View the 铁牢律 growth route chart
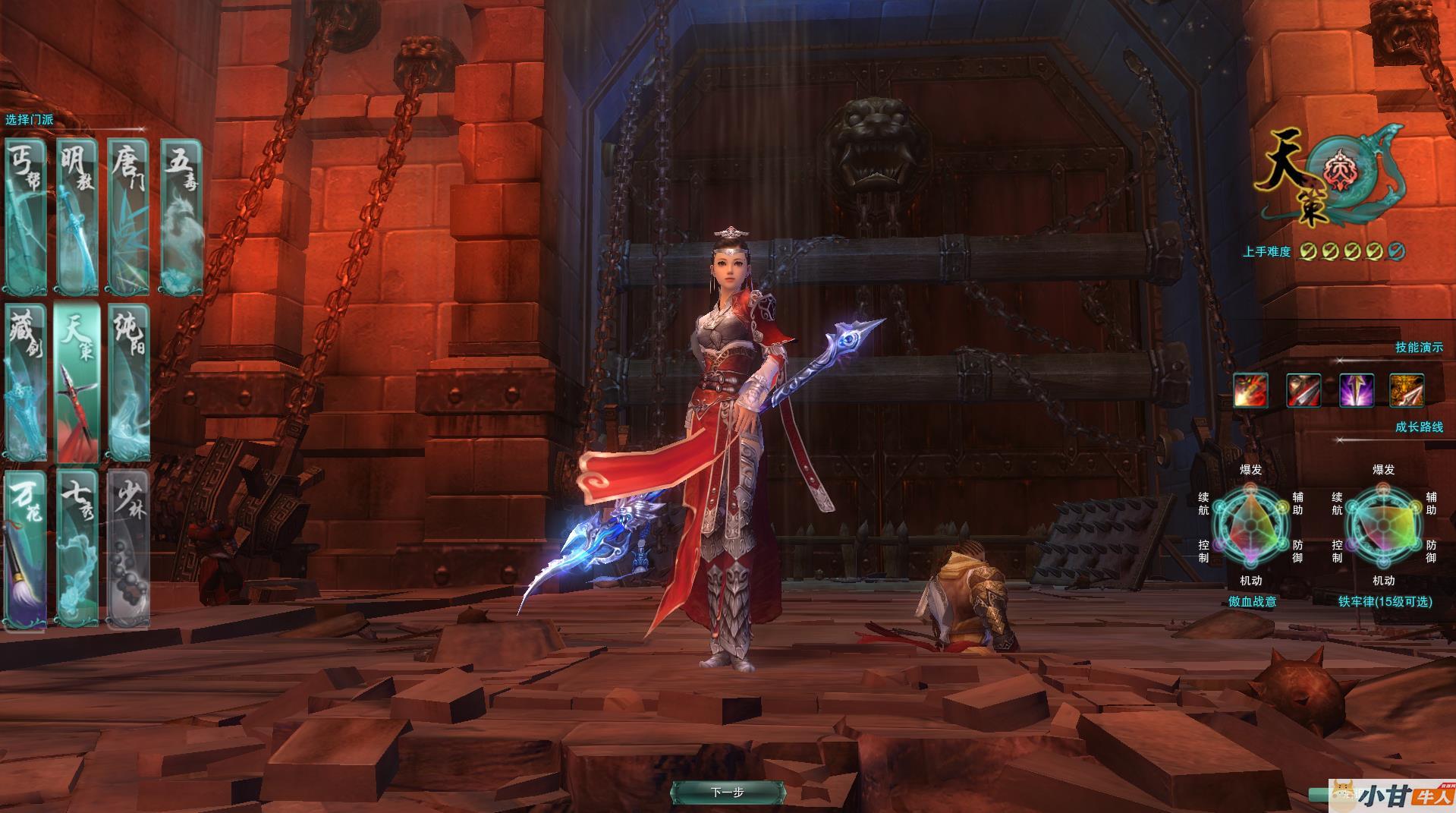This screenshot has width=1456, height=813. (x=1384, y=525)
